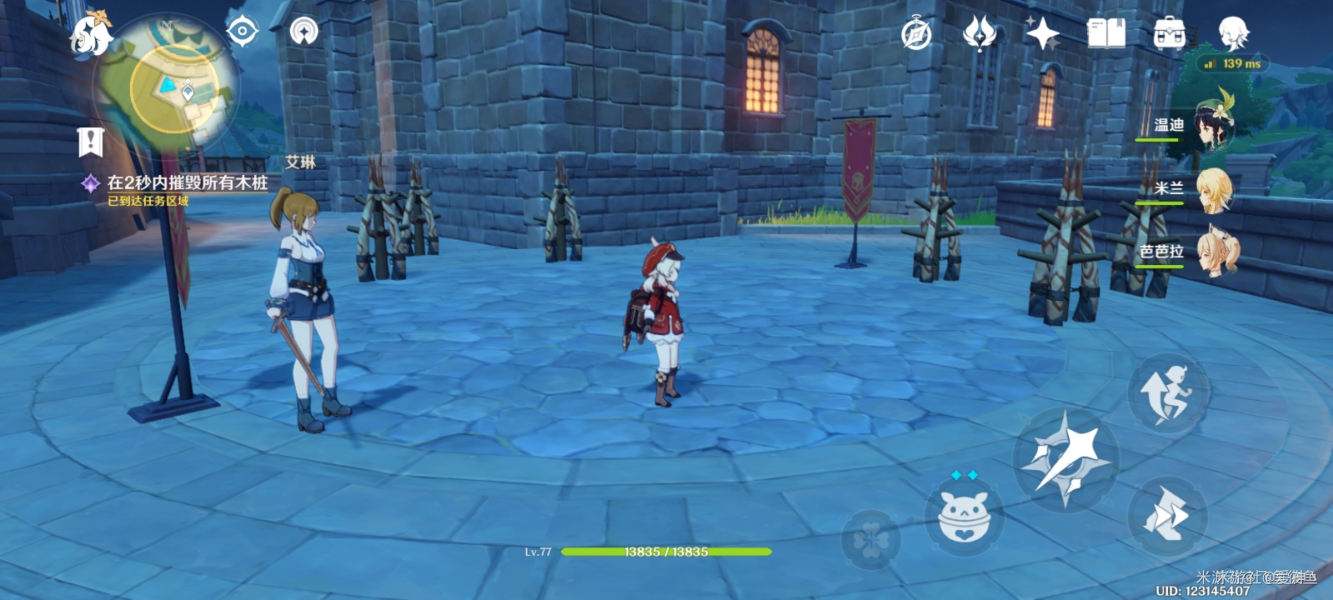The height and width of the screenshot is (600, 1333).
Task: Open the backpack inventory
Action: click(1169, 33)
